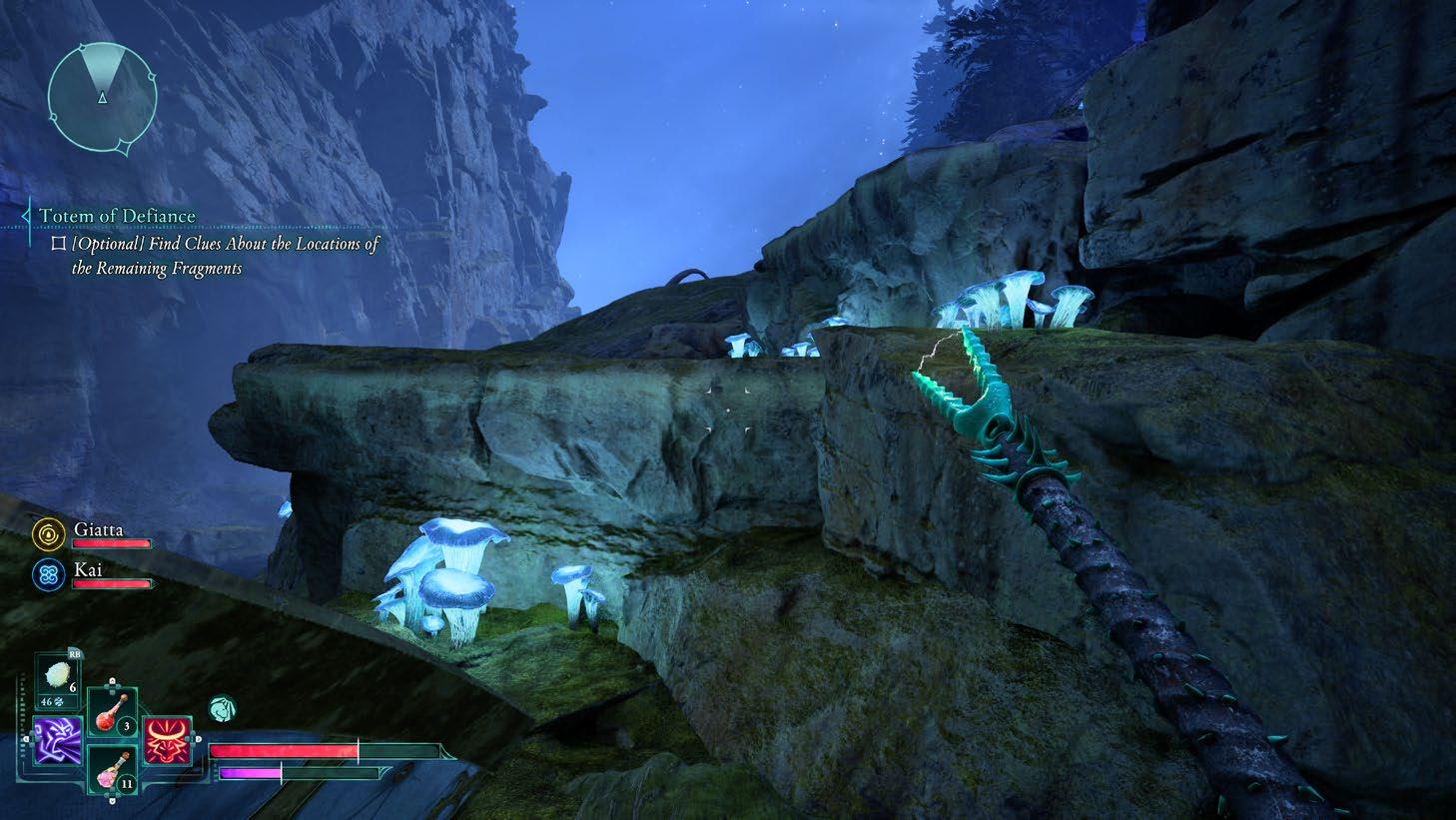1456x820 pixels.
Task: Select Kai's blue companion icon
Action: (x=47, y=574)
